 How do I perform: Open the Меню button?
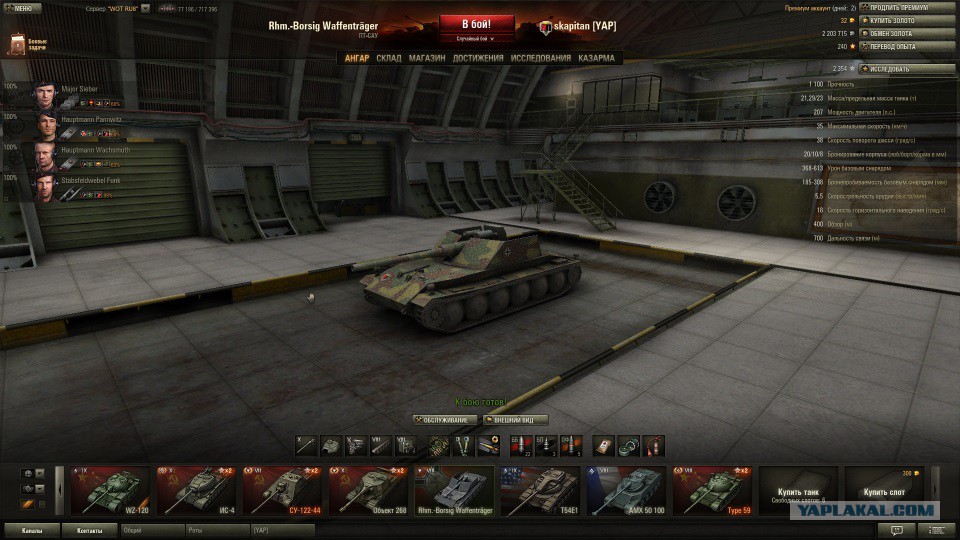point(22,7)
